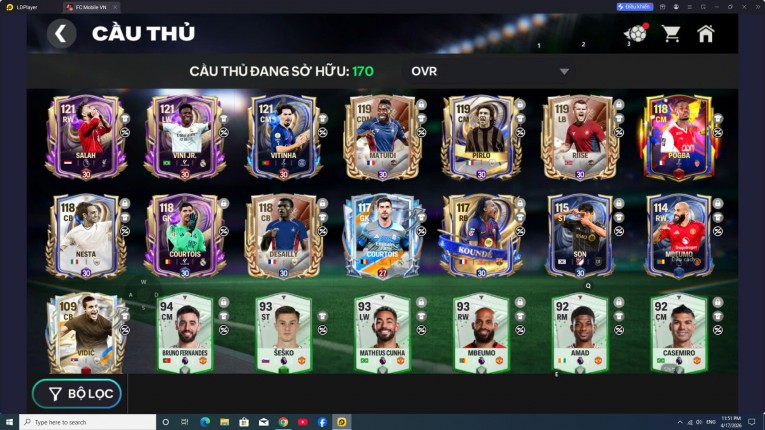Open the soccer ball notifications icon
This screenshot has height=430, width=765.
point(635,34)
